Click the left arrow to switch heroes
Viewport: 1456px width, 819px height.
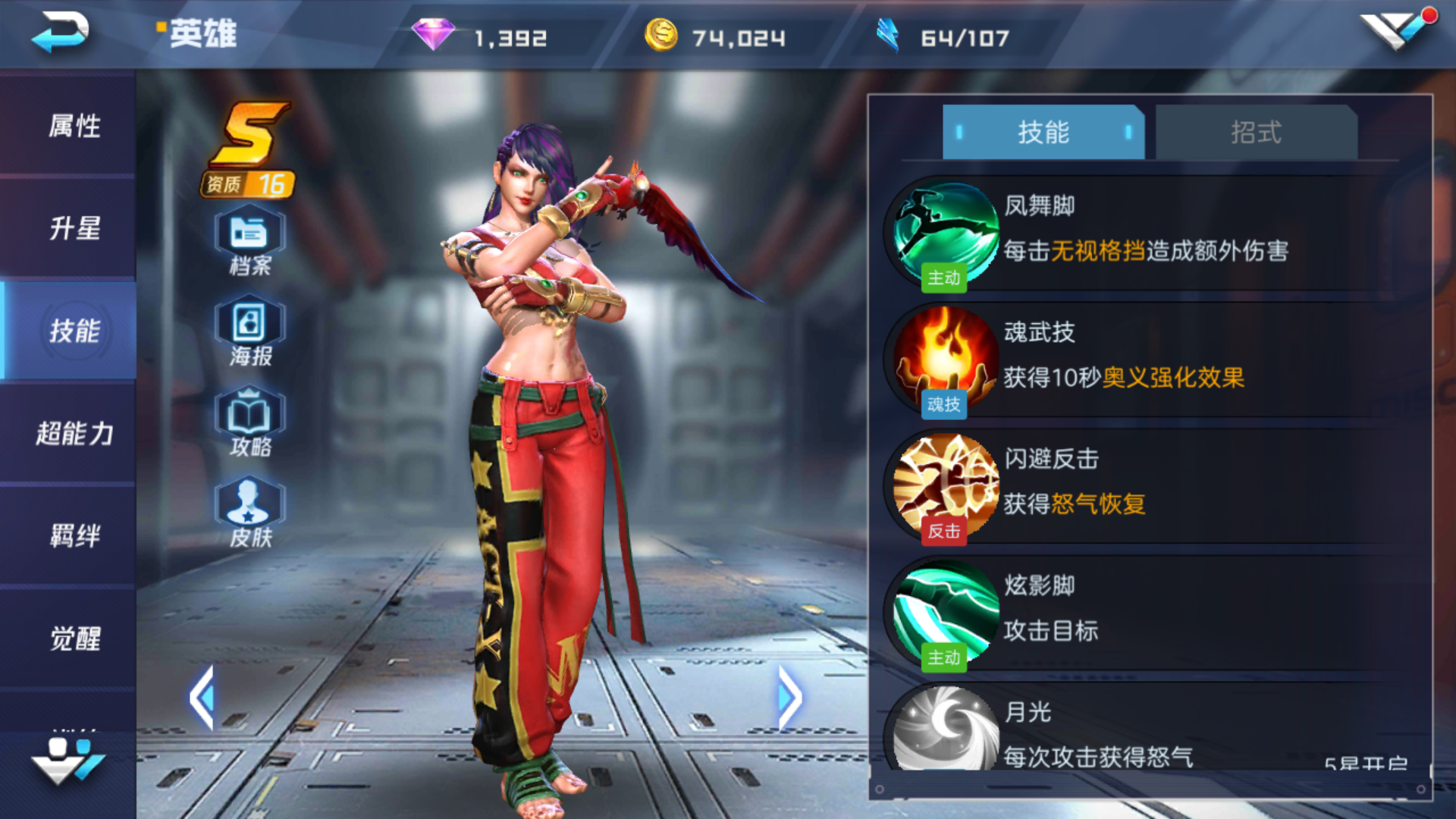click(x=203, y=696)
